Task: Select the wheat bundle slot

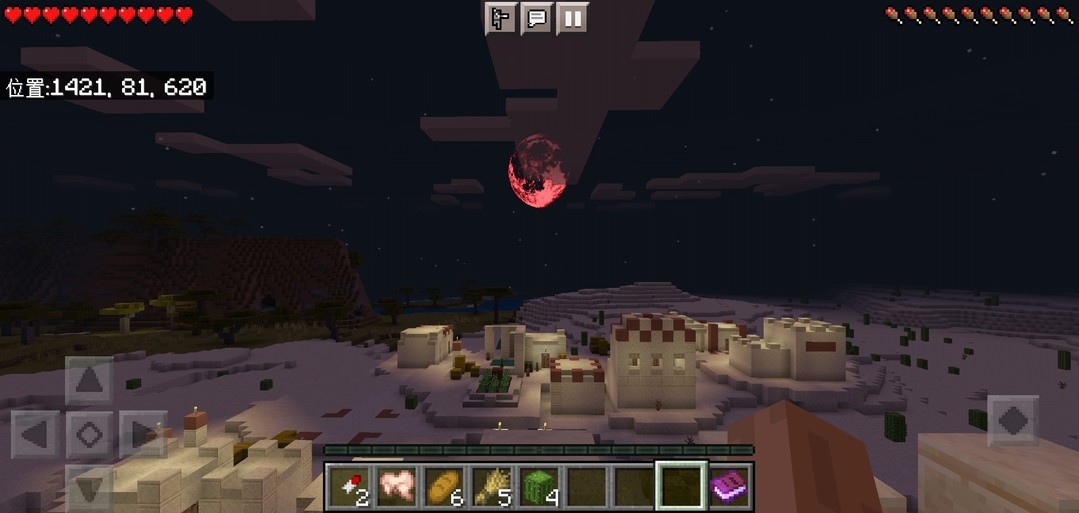Action: click(491, 486)
